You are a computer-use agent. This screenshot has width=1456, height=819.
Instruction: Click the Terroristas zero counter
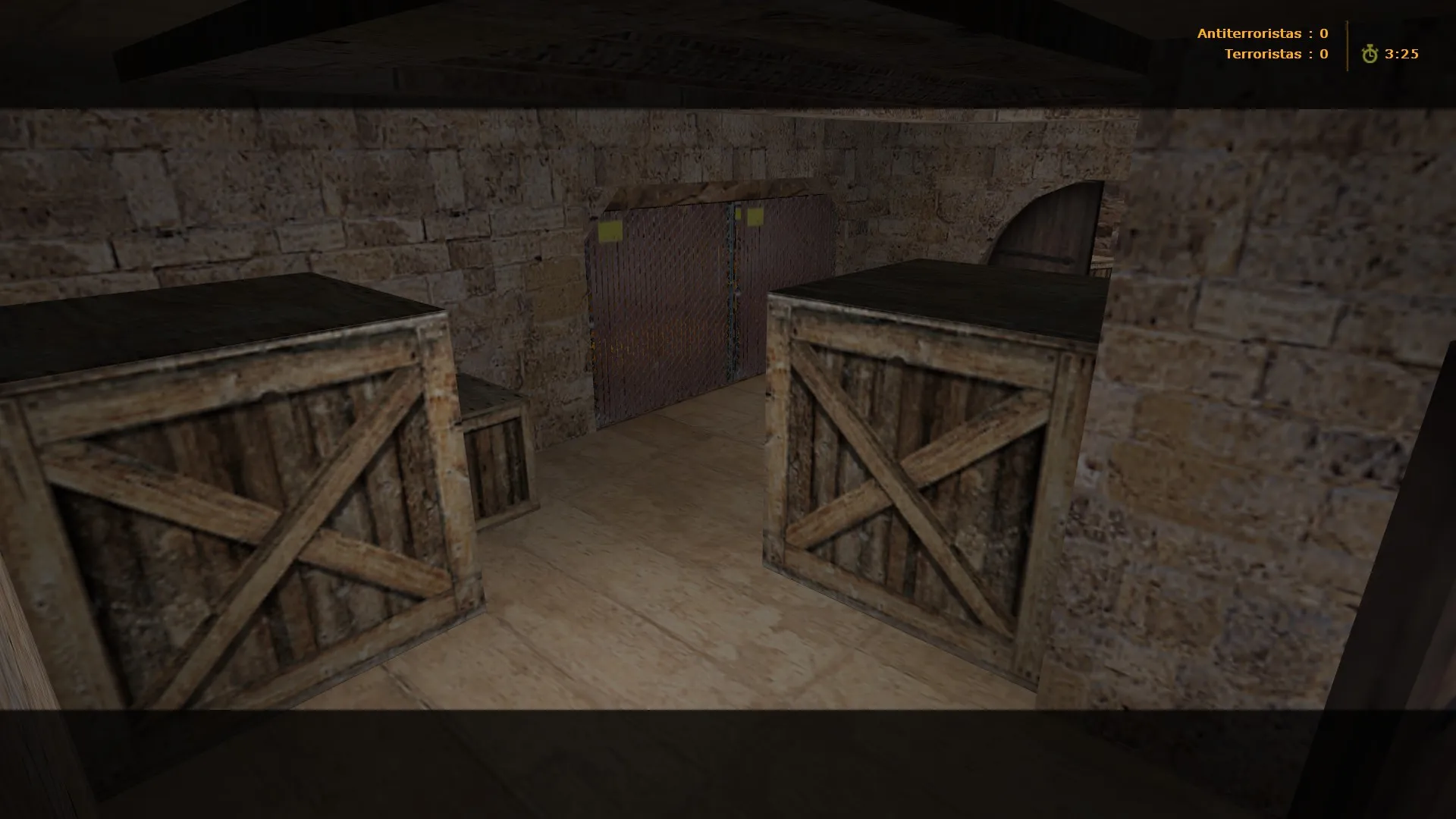[x=1323, y=54]
